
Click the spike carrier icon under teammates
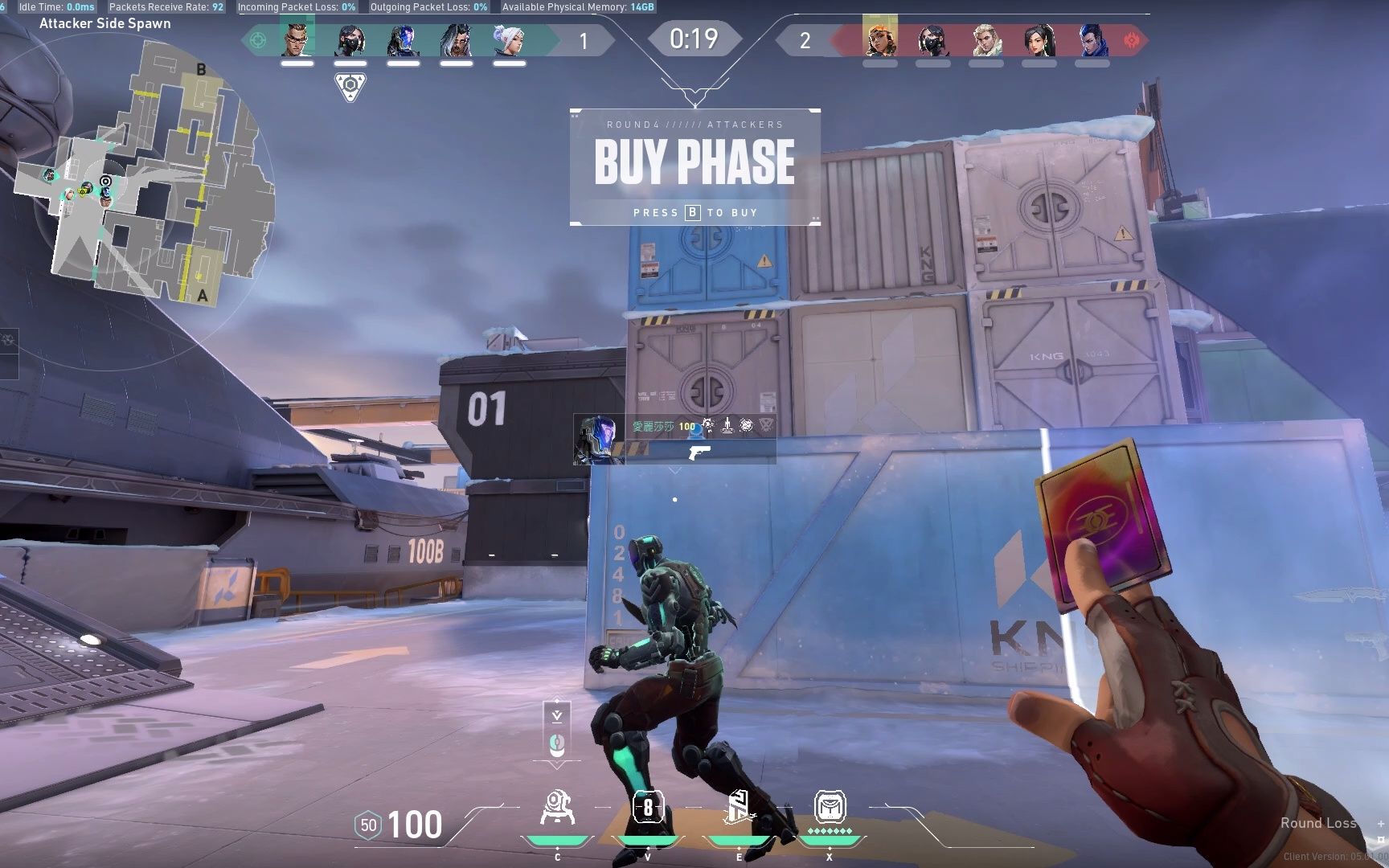click(350, 85)
